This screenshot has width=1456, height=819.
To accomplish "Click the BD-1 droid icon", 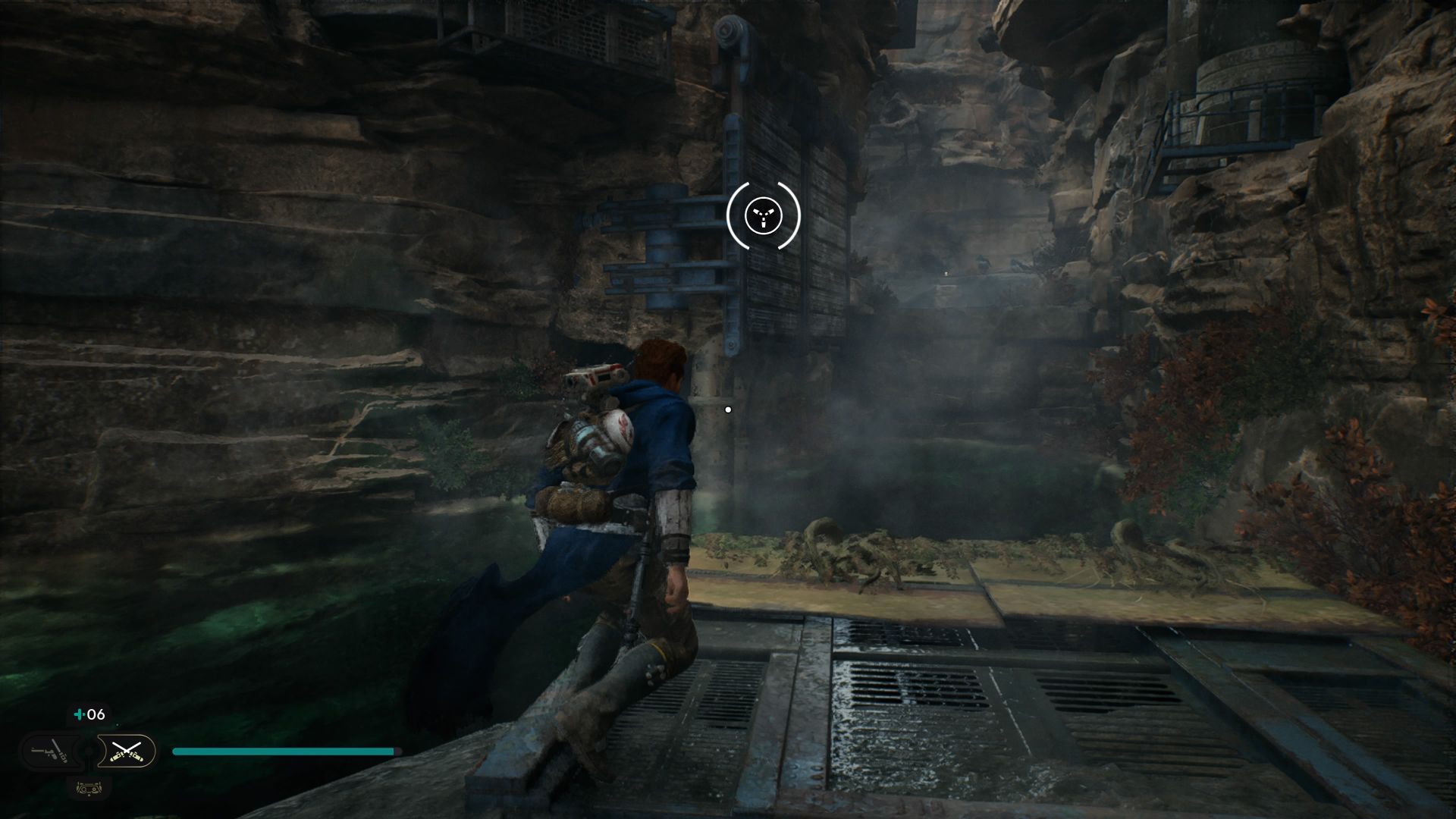I will click(89, 788).
